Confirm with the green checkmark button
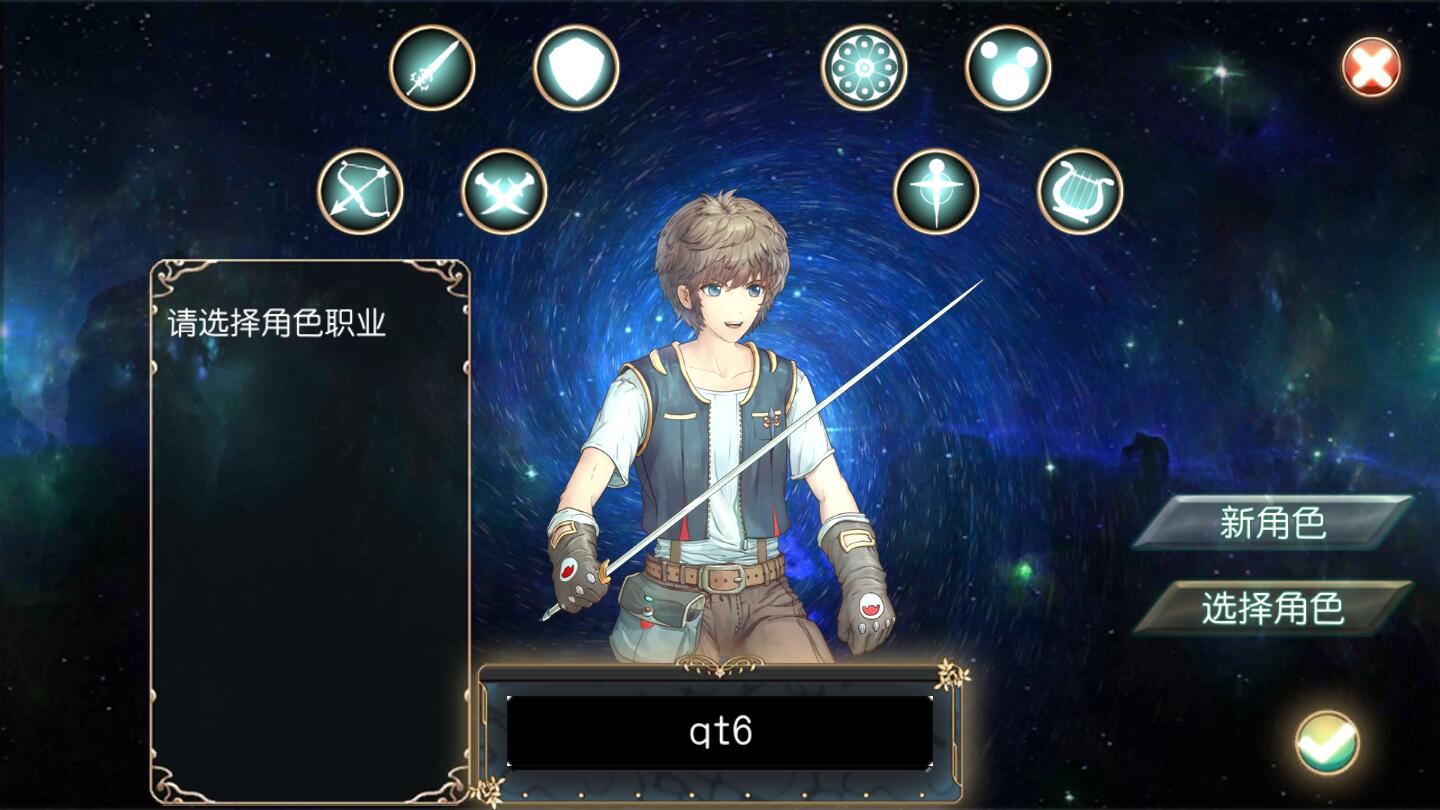This screenshot has height=810, width=1440. click(x=1327, y=742)
